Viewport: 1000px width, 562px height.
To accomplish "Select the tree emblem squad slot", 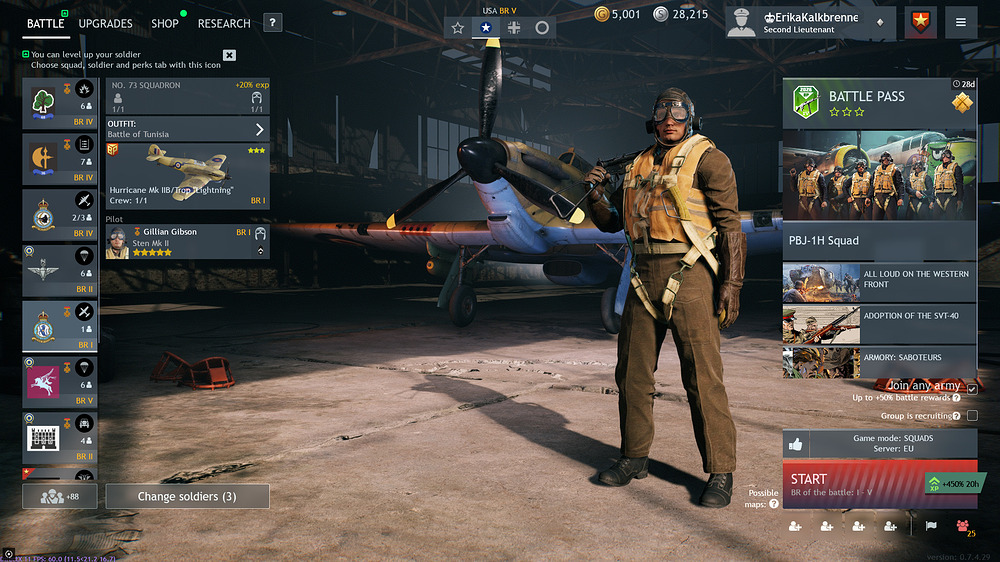I will pos(60,104).
